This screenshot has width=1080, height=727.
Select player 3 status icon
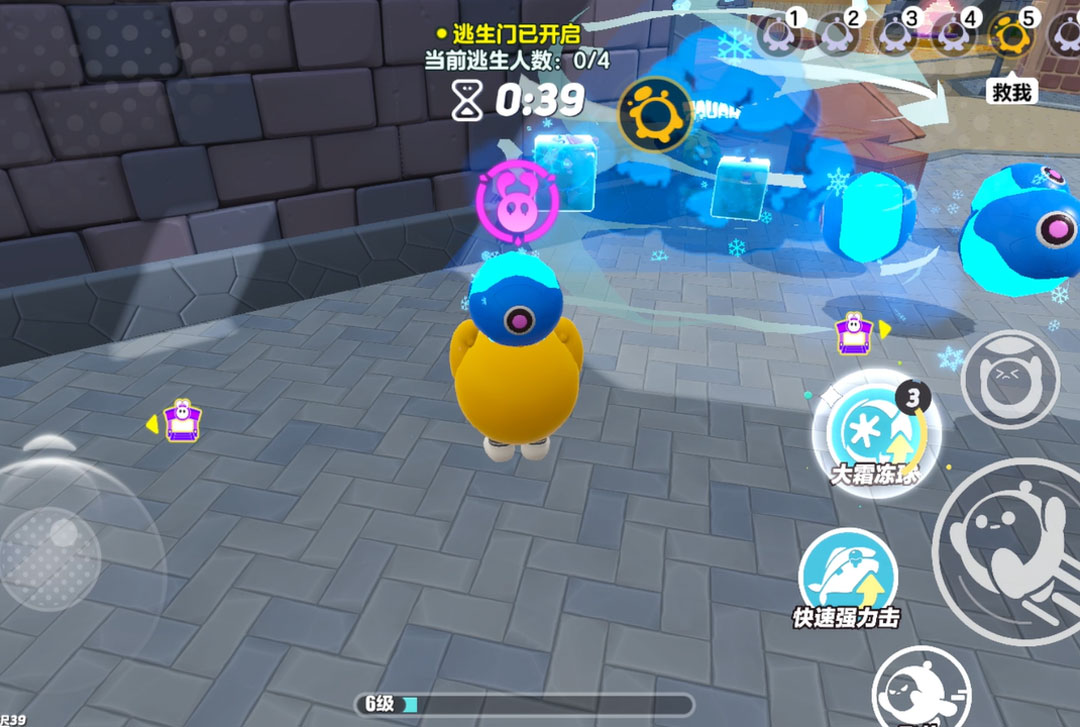point(894,35)
